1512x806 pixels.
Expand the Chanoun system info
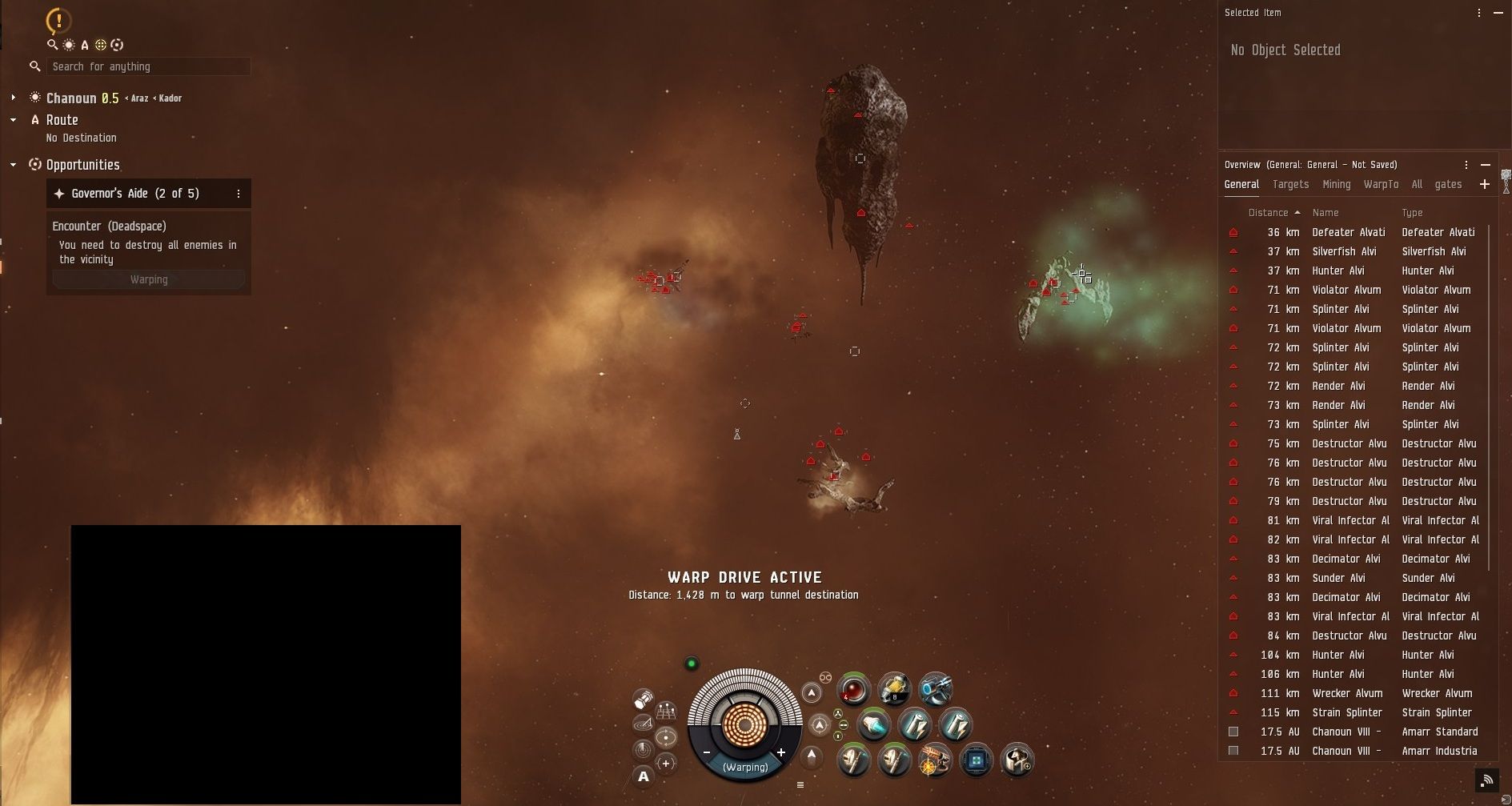point(13,98)
